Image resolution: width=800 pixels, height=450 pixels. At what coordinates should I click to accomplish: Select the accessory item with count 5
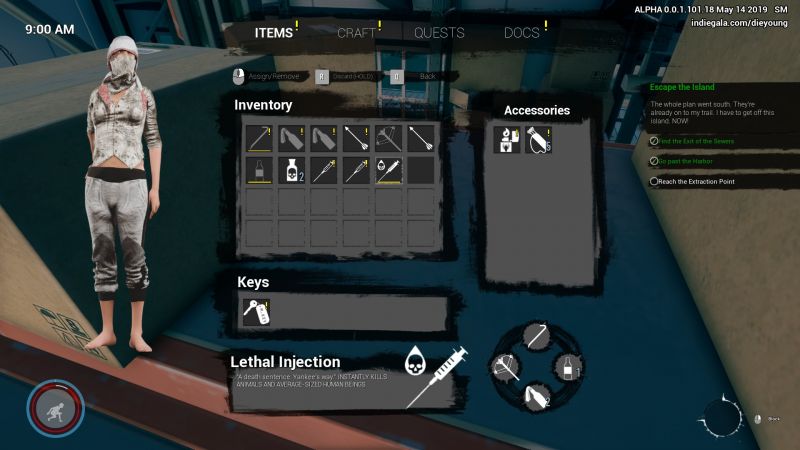click(x=539, y=140)
